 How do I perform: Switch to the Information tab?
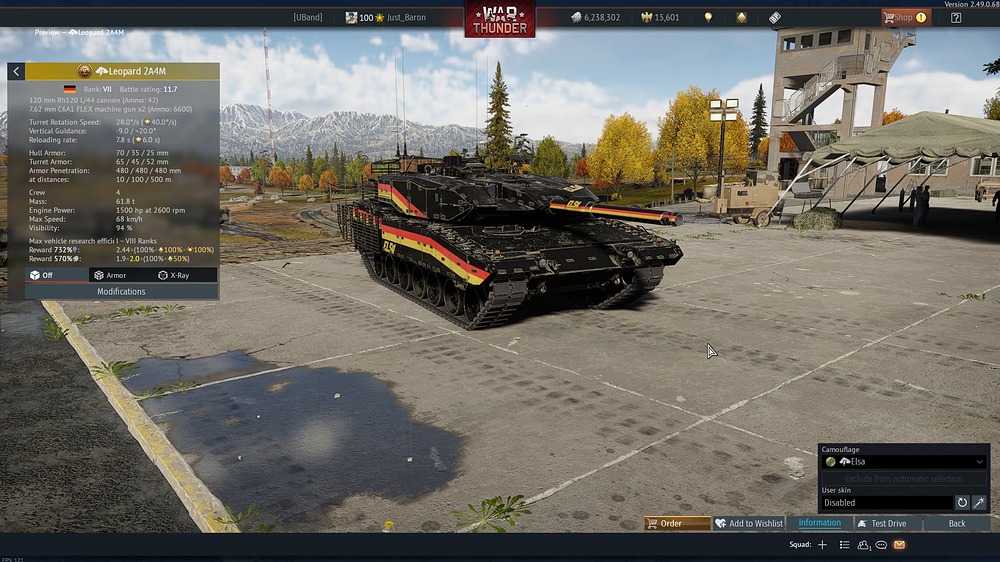click(819, 523)
